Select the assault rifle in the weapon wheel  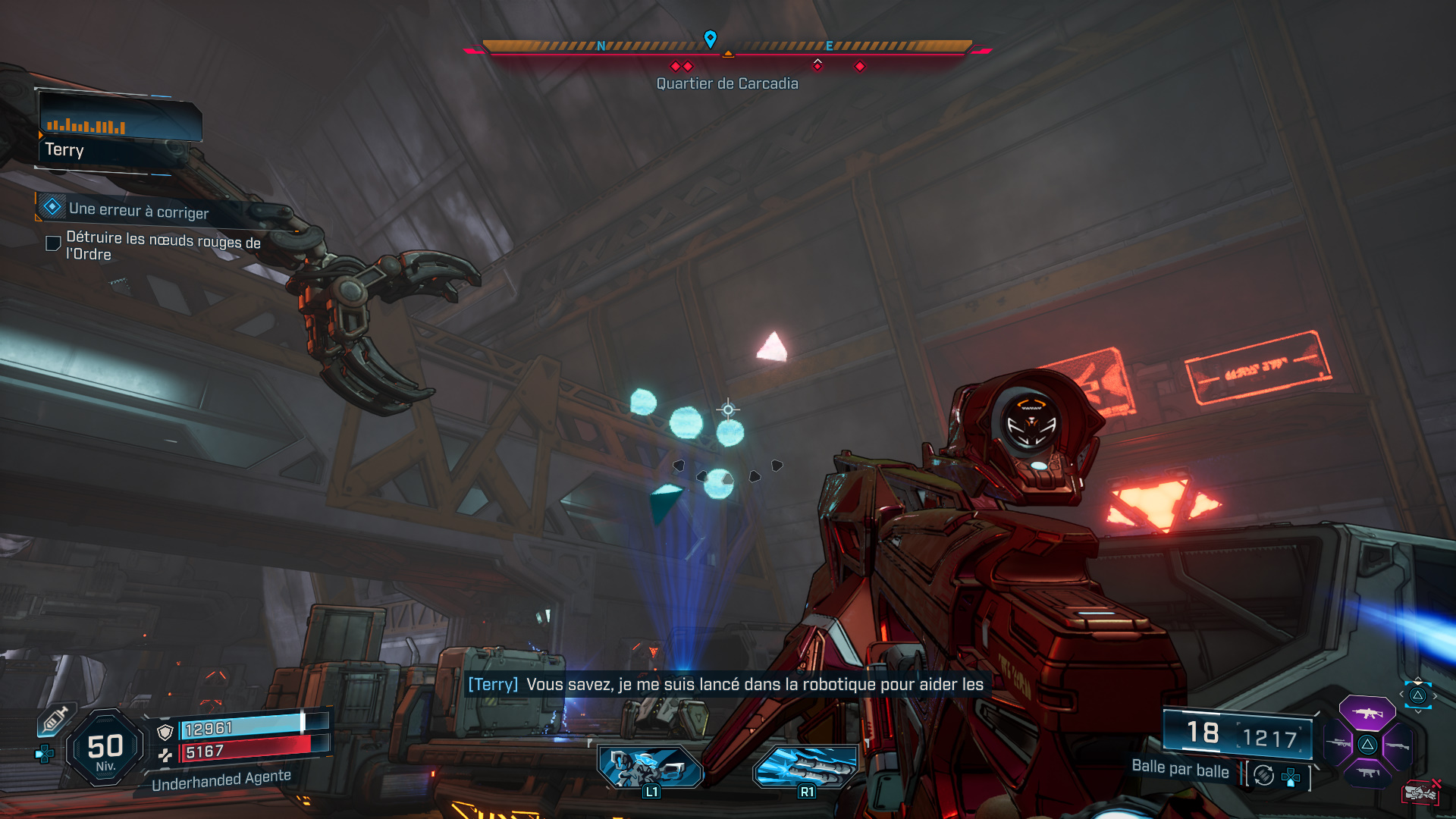[1367, 713]
